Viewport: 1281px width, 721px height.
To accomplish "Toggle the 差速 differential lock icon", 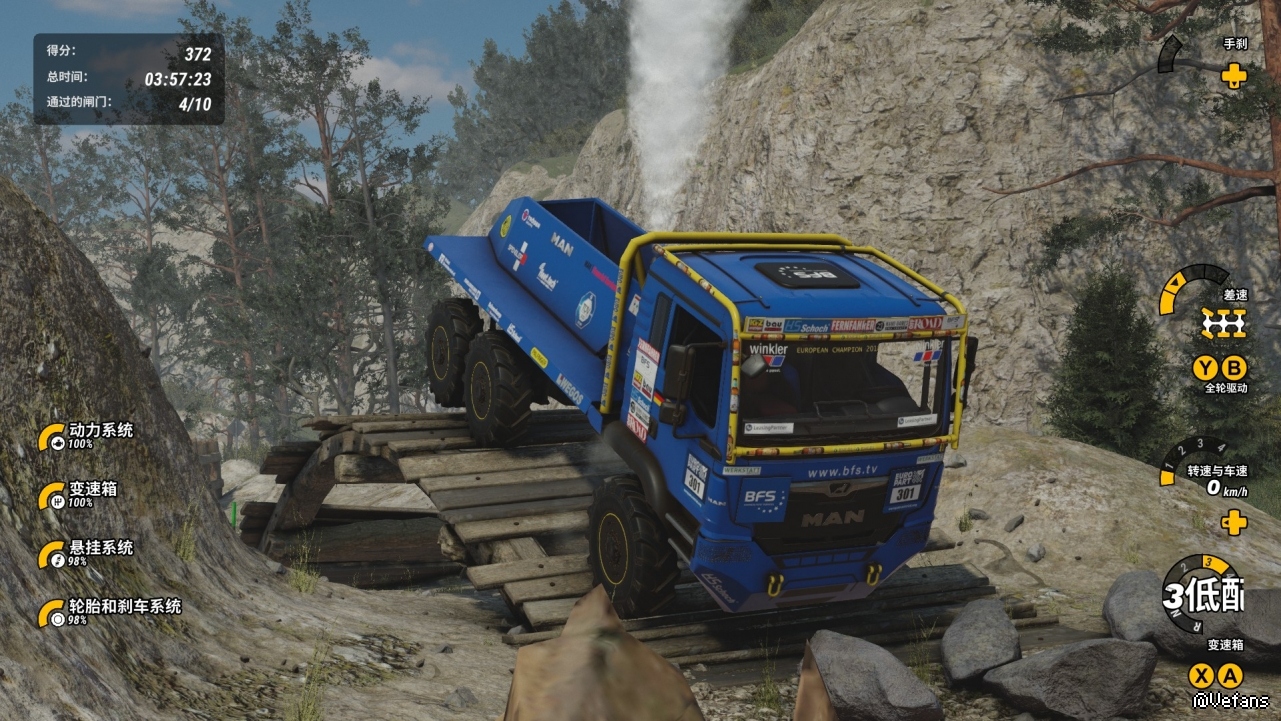I will coord(1223,323).
